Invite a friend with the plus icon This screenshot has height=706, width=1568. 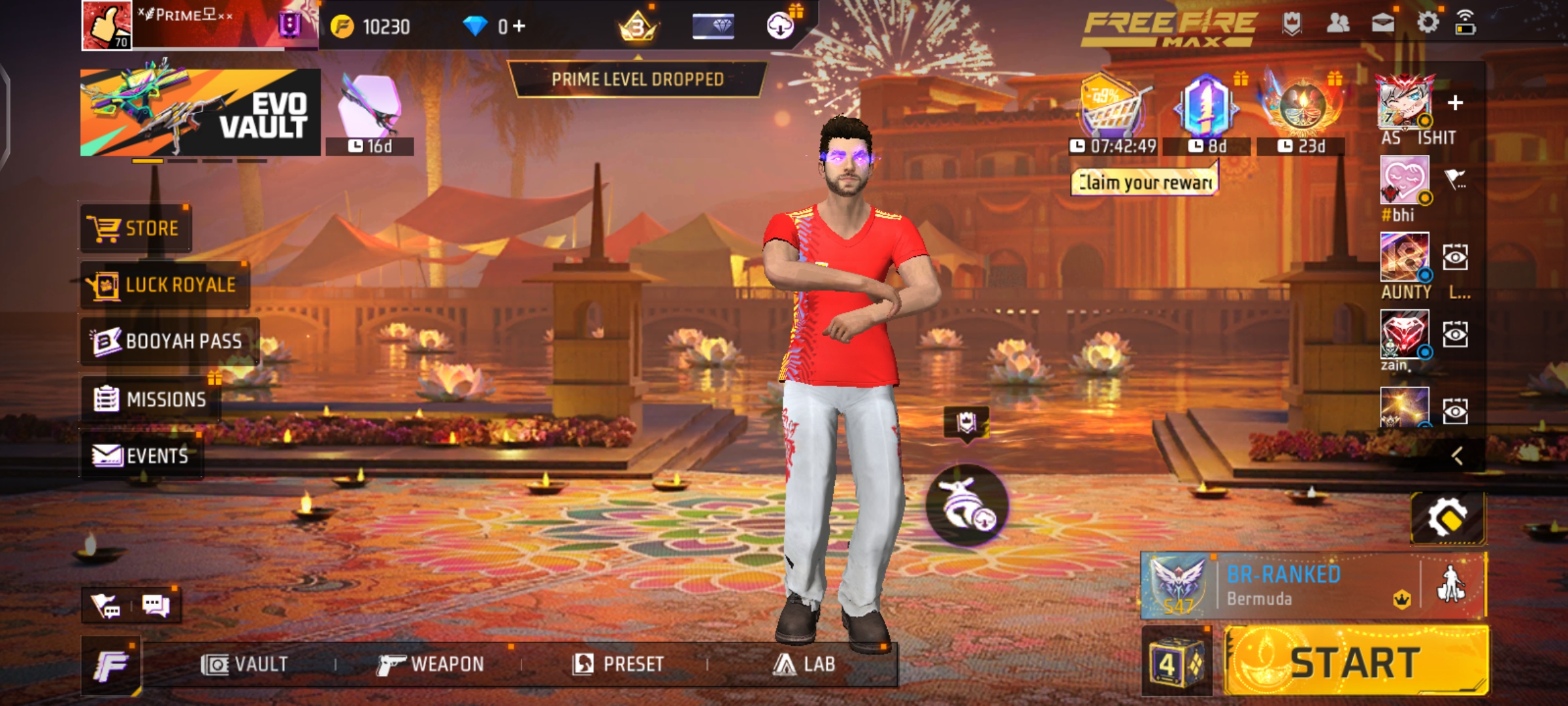[x=1455, y=103]
